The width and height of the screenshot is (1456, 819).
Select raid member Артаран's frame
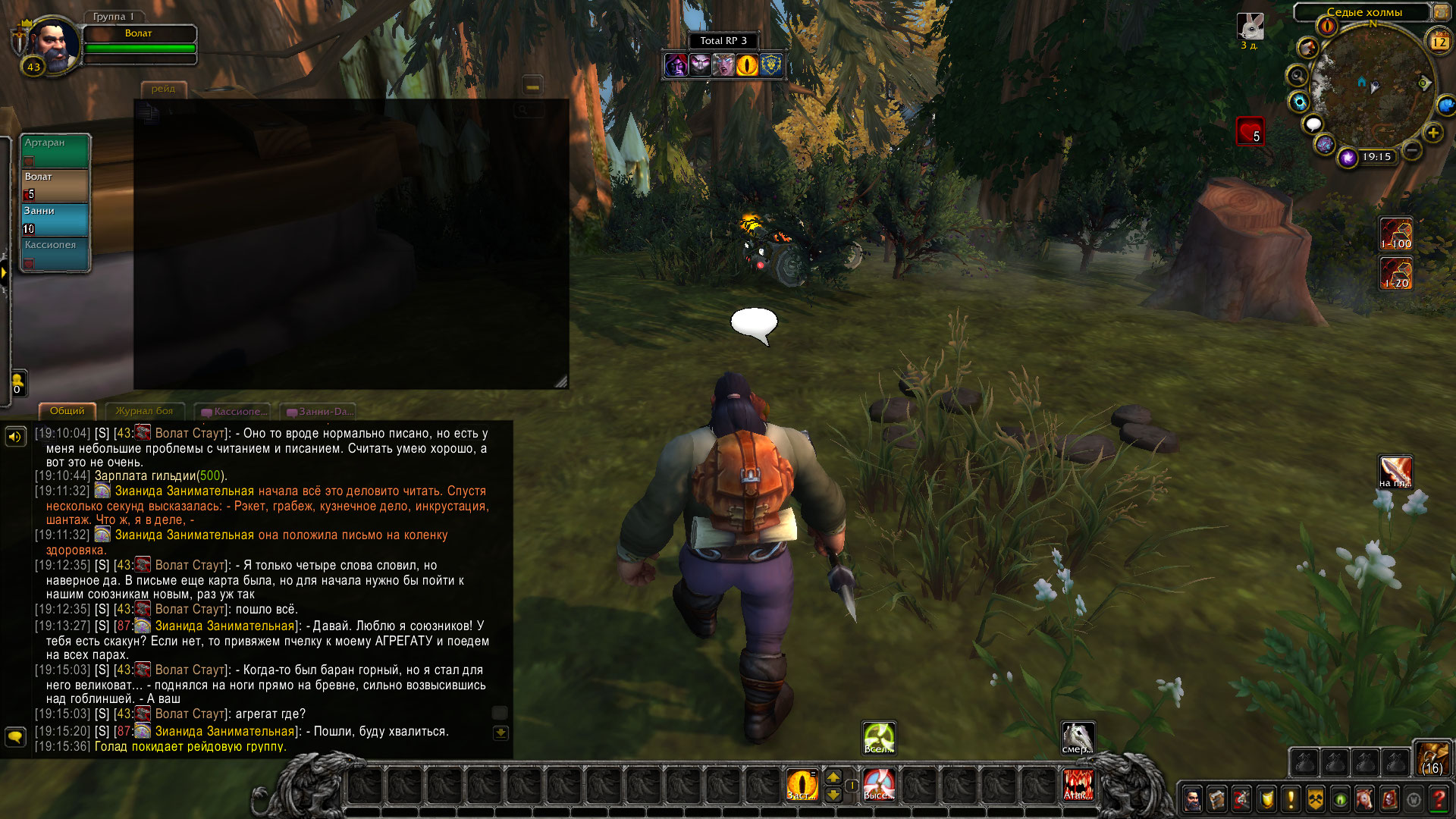[x=55, y=150]
